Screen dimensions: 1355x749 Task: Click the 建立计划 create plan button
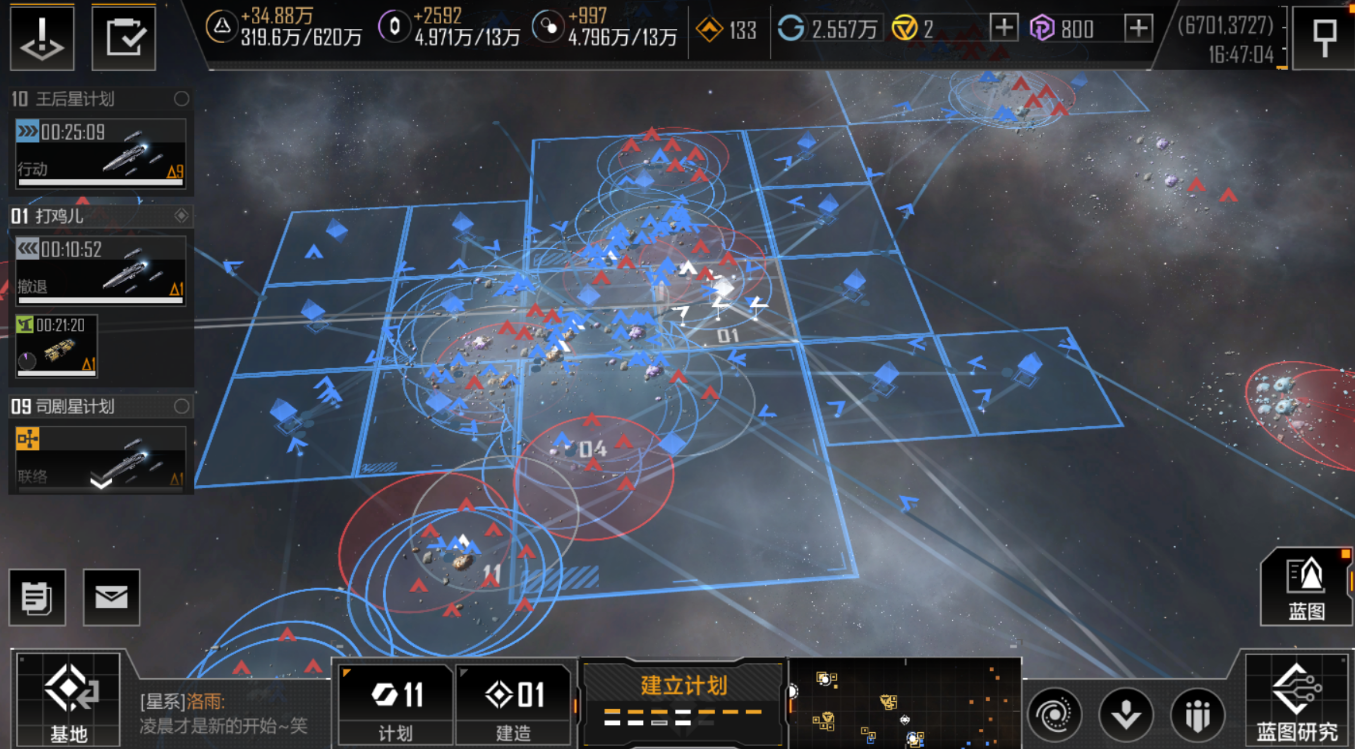pyautogui.click(x=683, y=699)
